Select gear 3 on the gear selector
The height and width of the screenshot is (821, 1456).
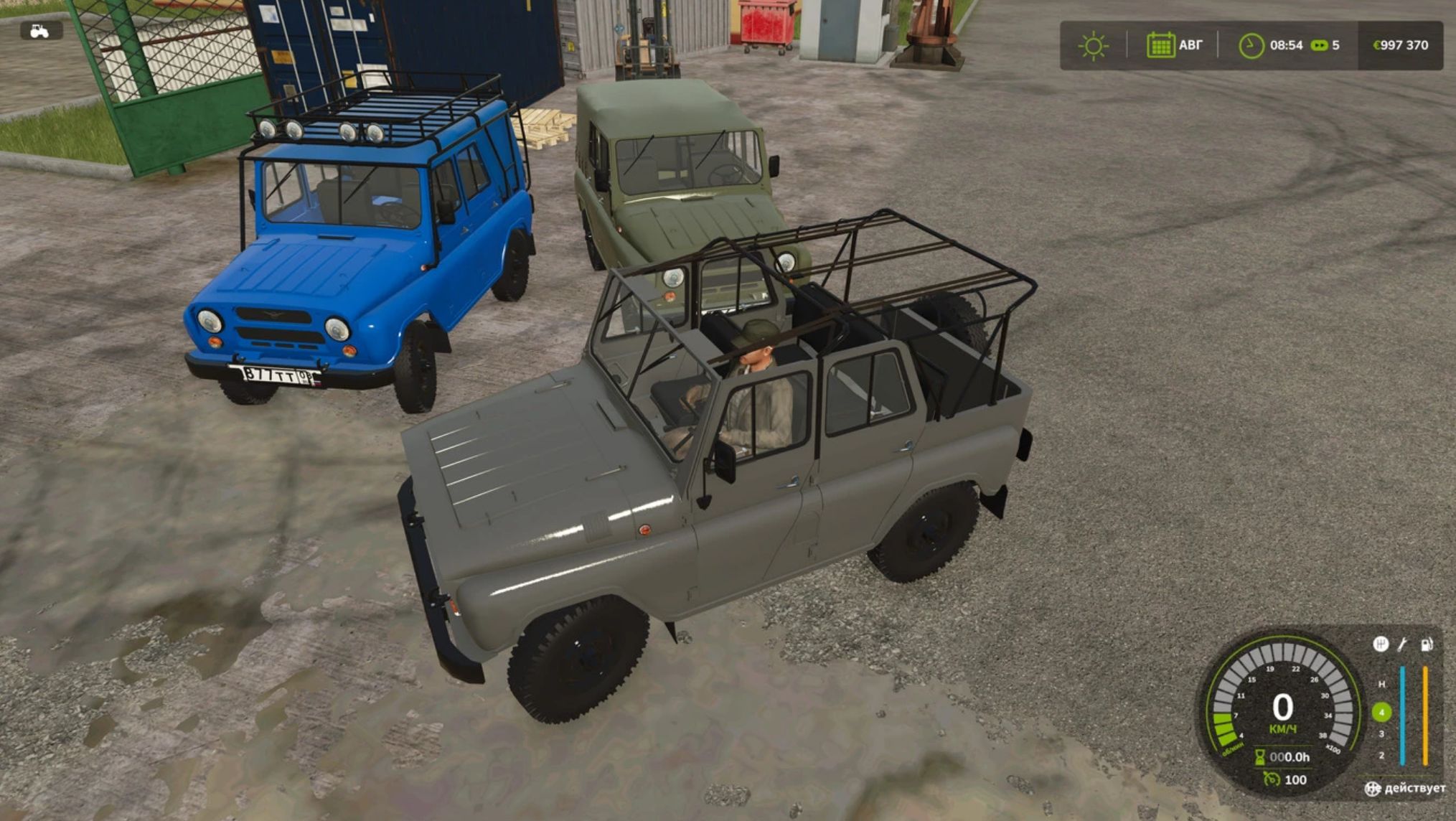[1381, 733]
